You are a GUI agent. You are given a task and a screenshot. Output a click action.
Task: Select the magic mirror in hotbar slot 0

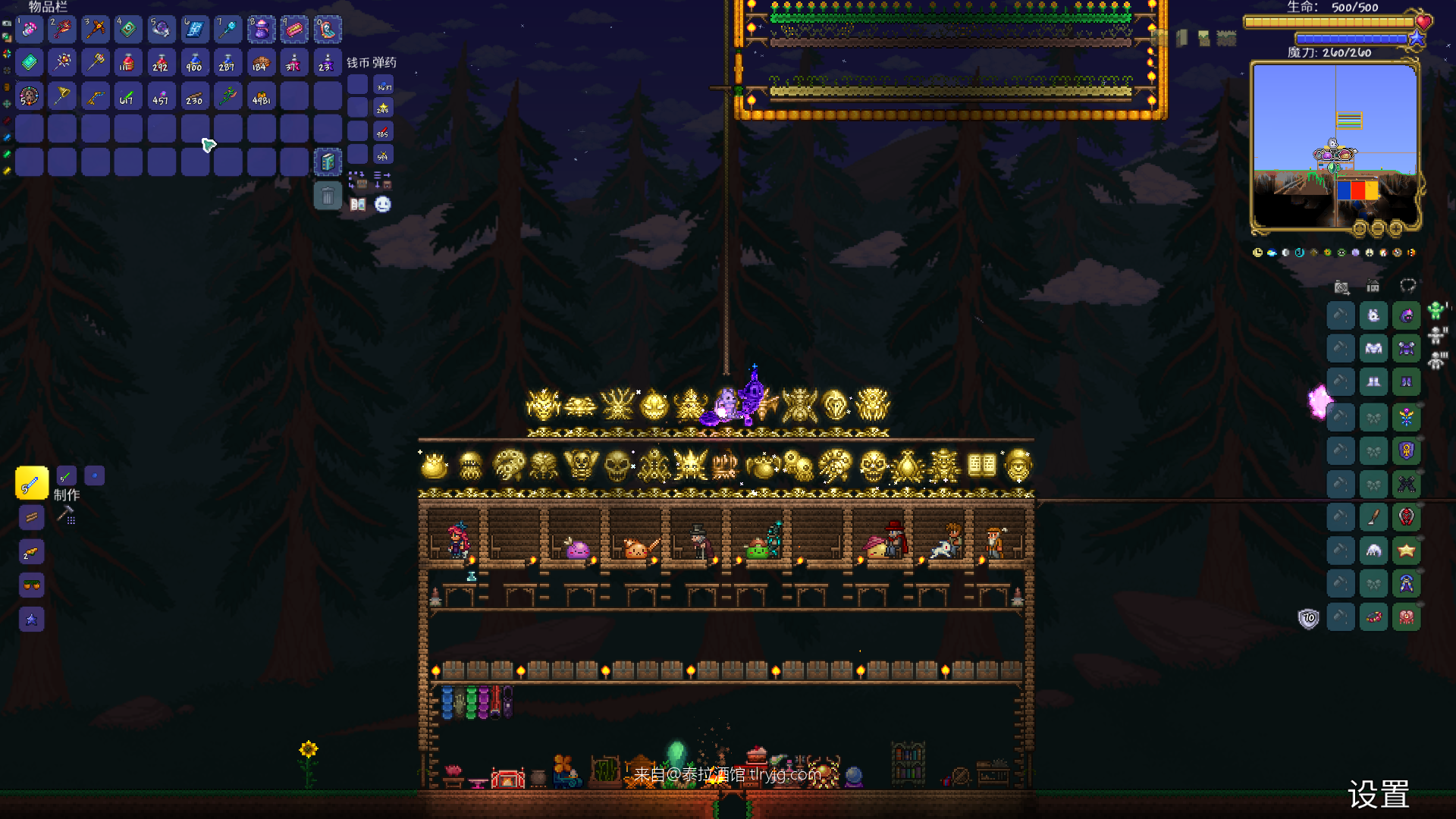(328, 30)
